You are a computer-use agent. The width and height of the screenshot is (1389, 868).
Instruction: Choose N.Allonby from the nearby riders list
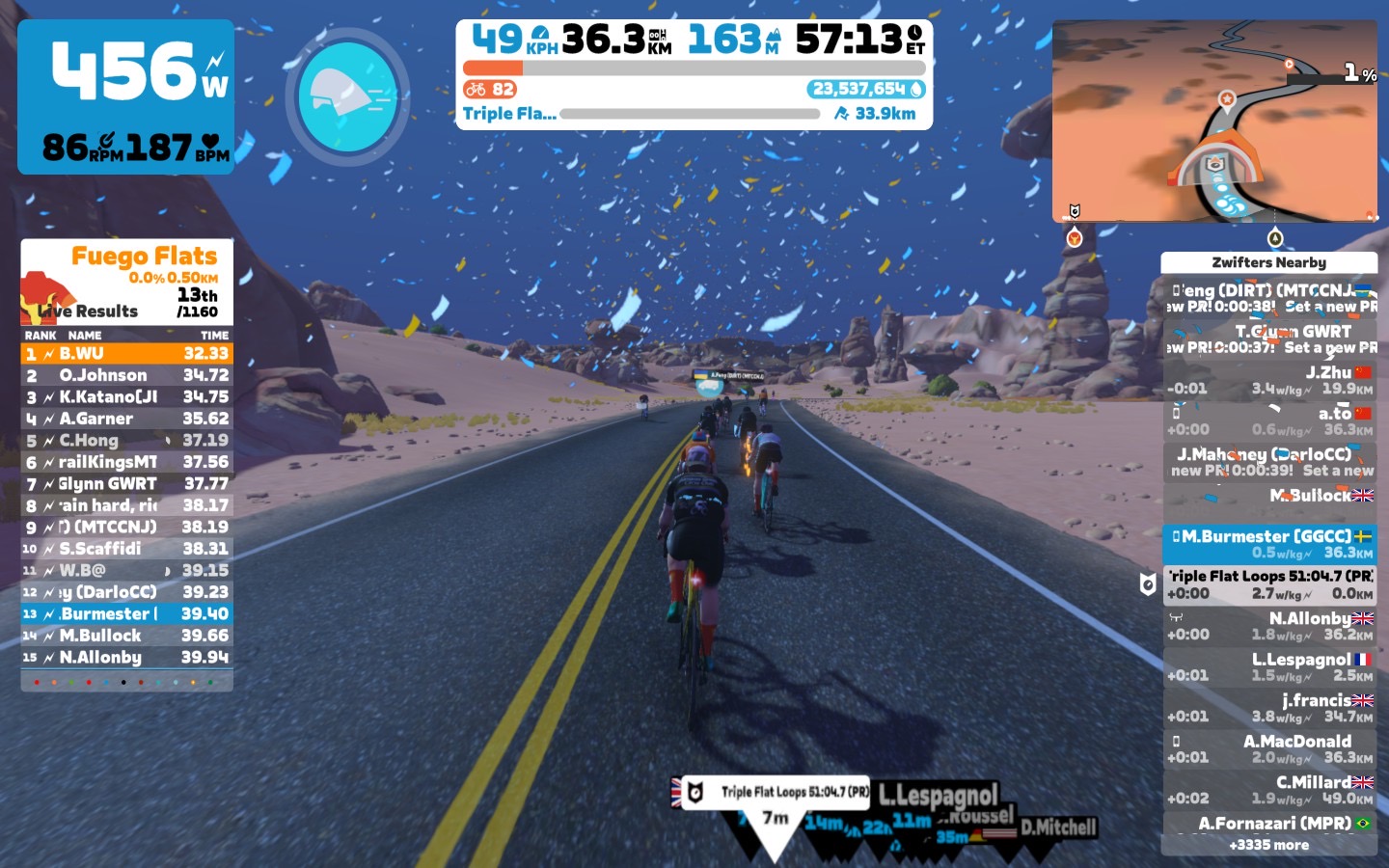(1269, 626)
